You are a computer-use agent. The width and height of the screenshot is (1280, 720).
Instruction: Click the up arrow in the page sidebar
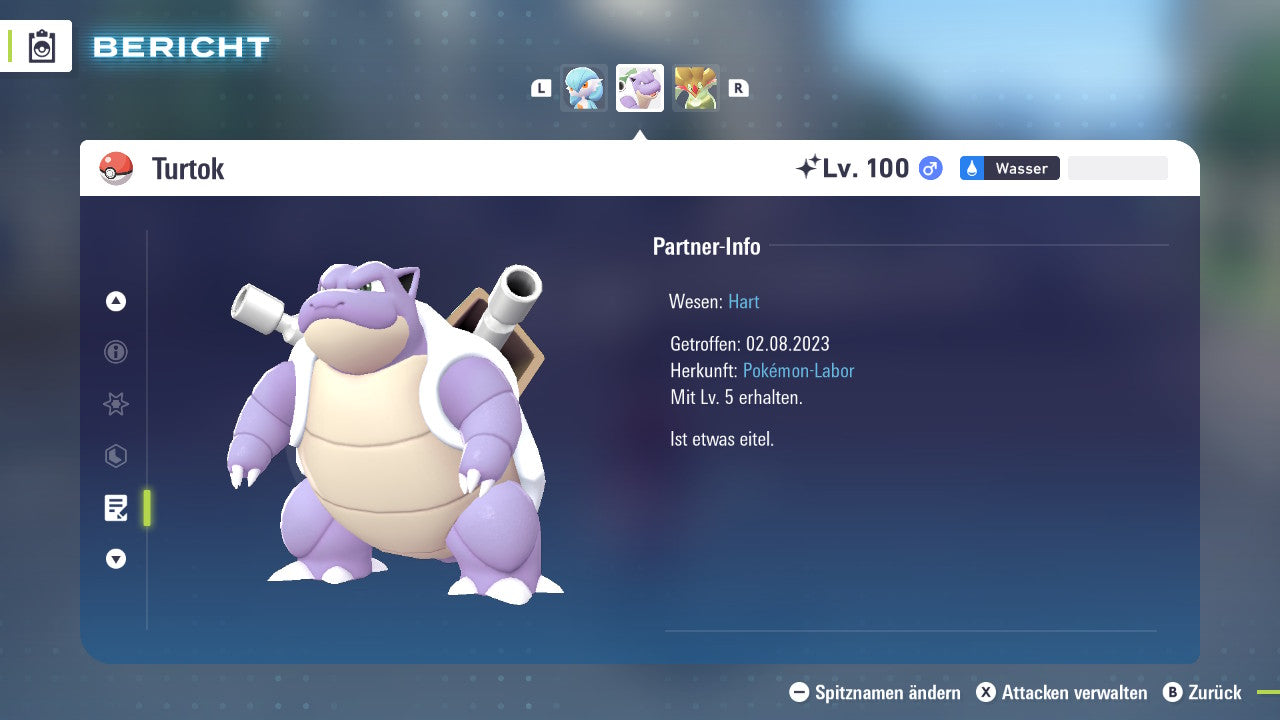(x=116, y=301)
